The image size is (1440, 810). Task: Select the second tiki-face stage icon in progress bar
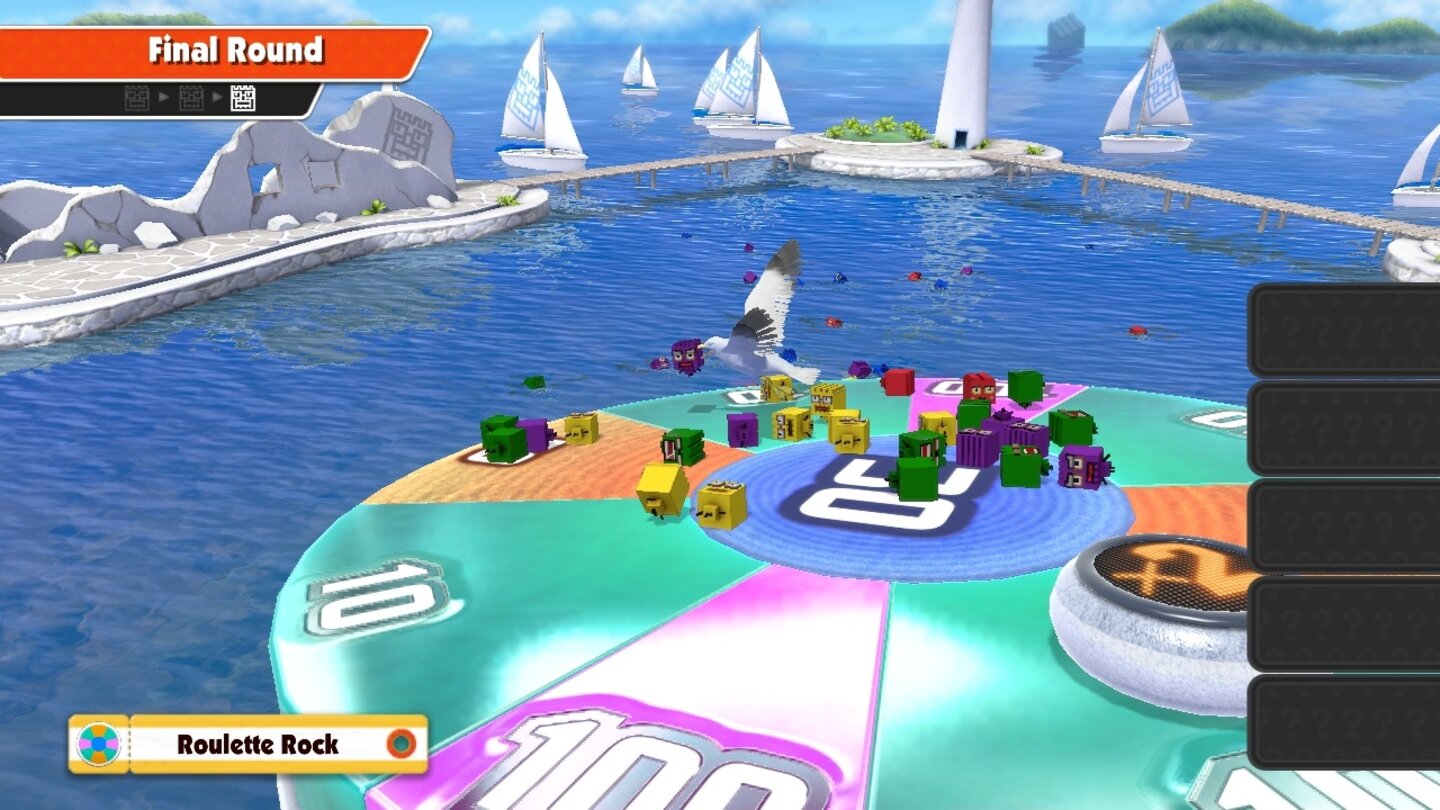click(x=190, y=98)
